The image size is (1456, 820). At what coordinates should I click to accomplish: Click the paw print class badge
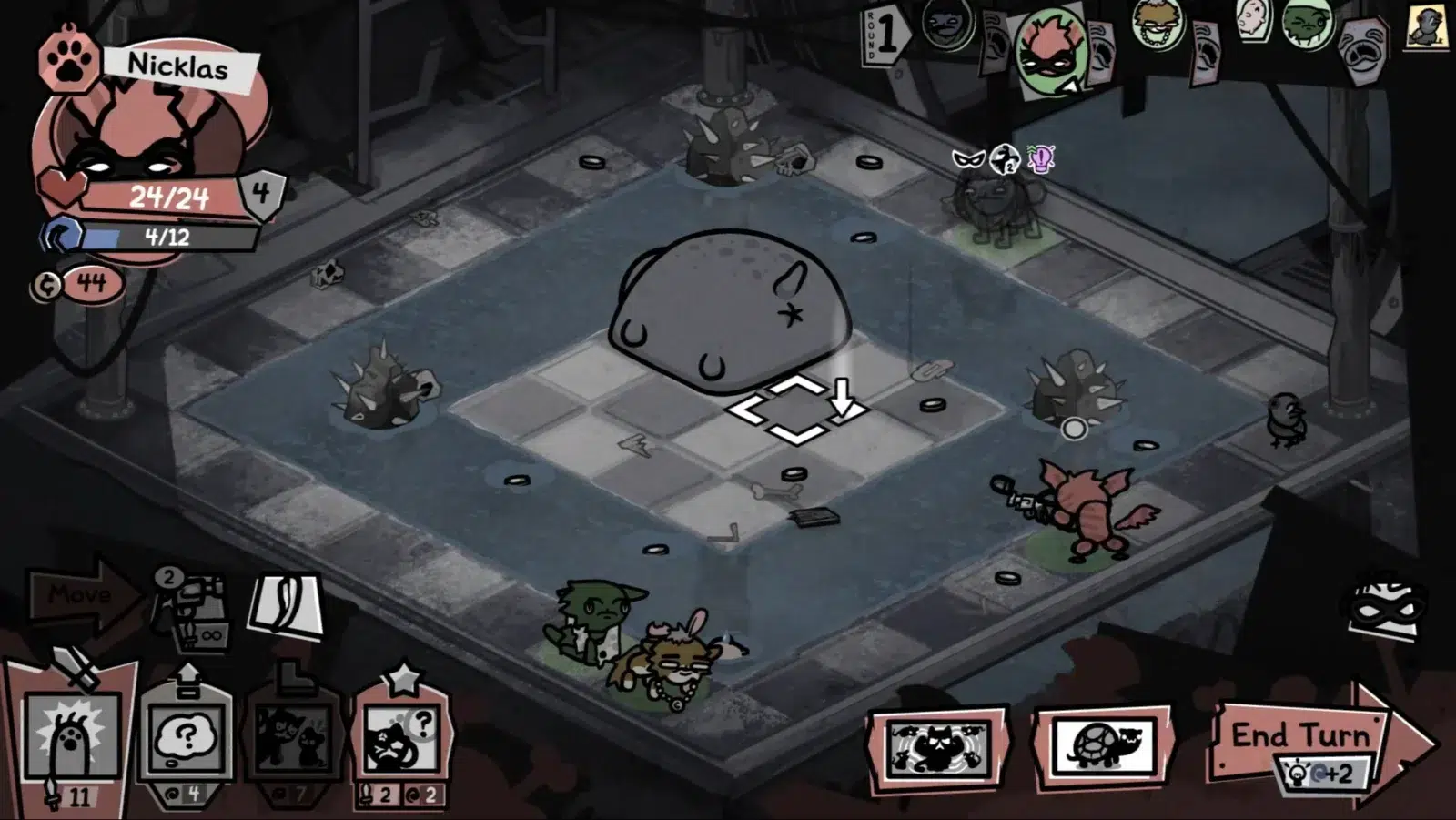[67, 60]
